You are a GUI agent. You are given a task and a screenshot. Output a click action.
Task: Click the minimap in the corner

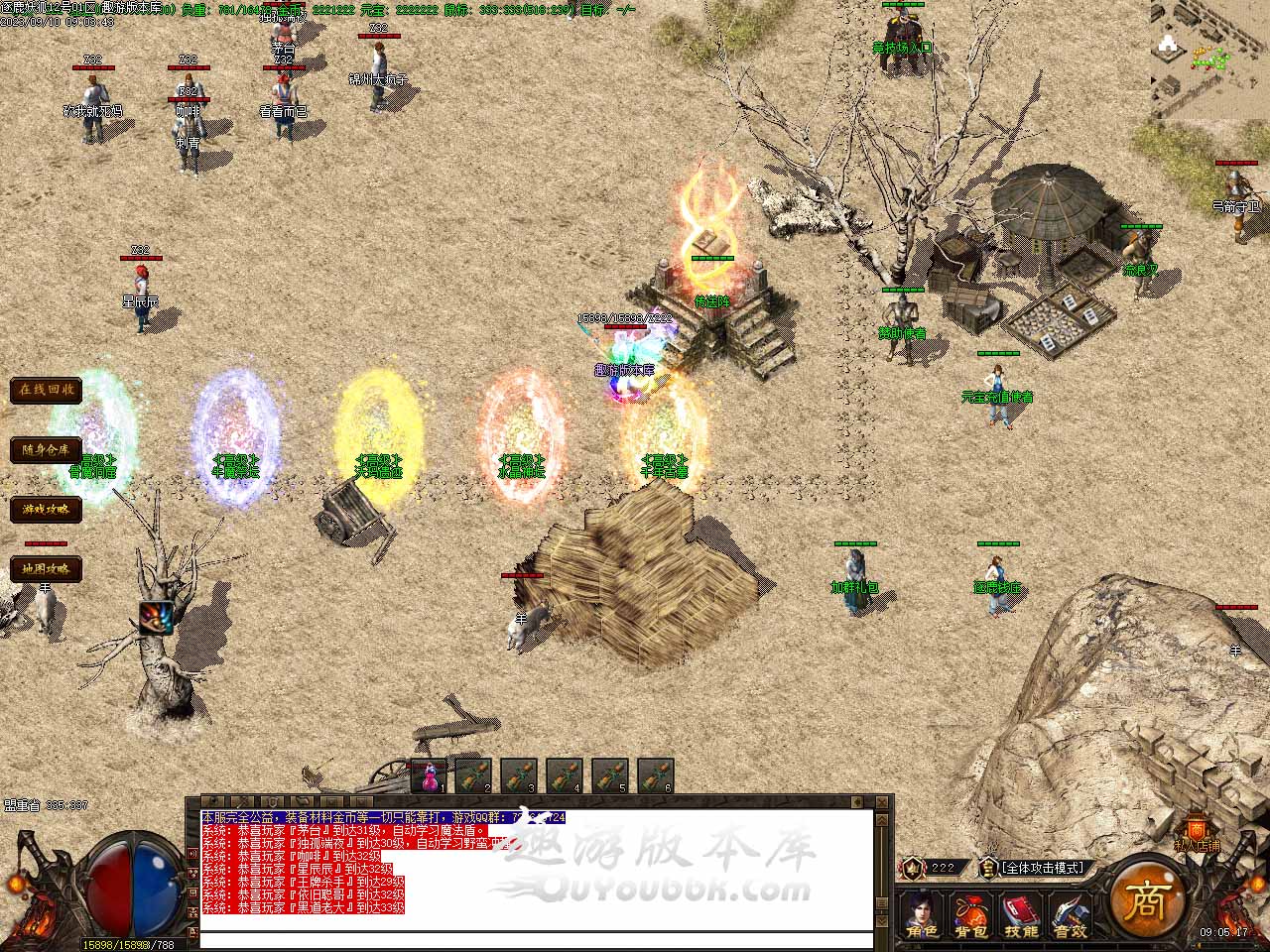pyautogui.click(x=1210, y=58)
